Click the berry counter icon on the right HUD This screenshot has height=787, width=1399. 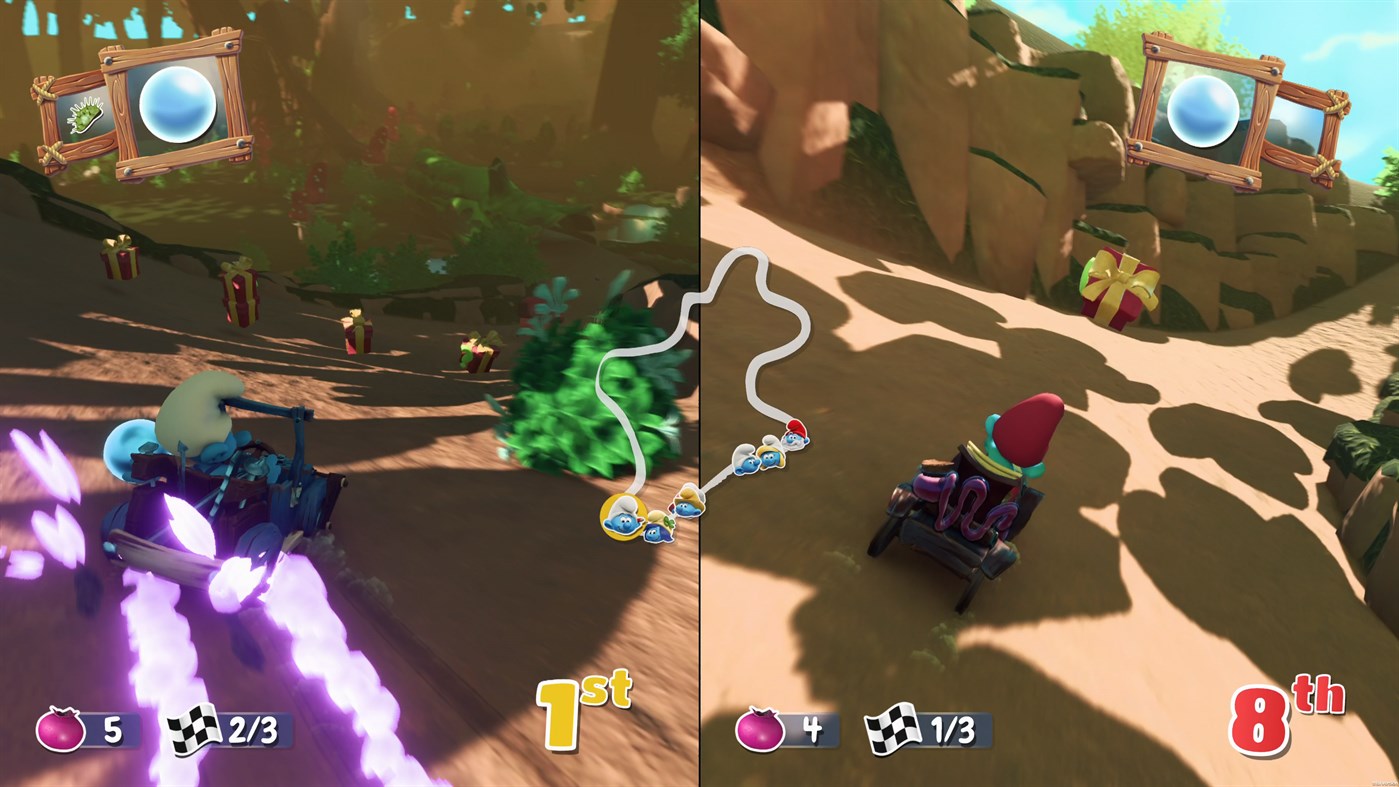[x=760, y=730]
